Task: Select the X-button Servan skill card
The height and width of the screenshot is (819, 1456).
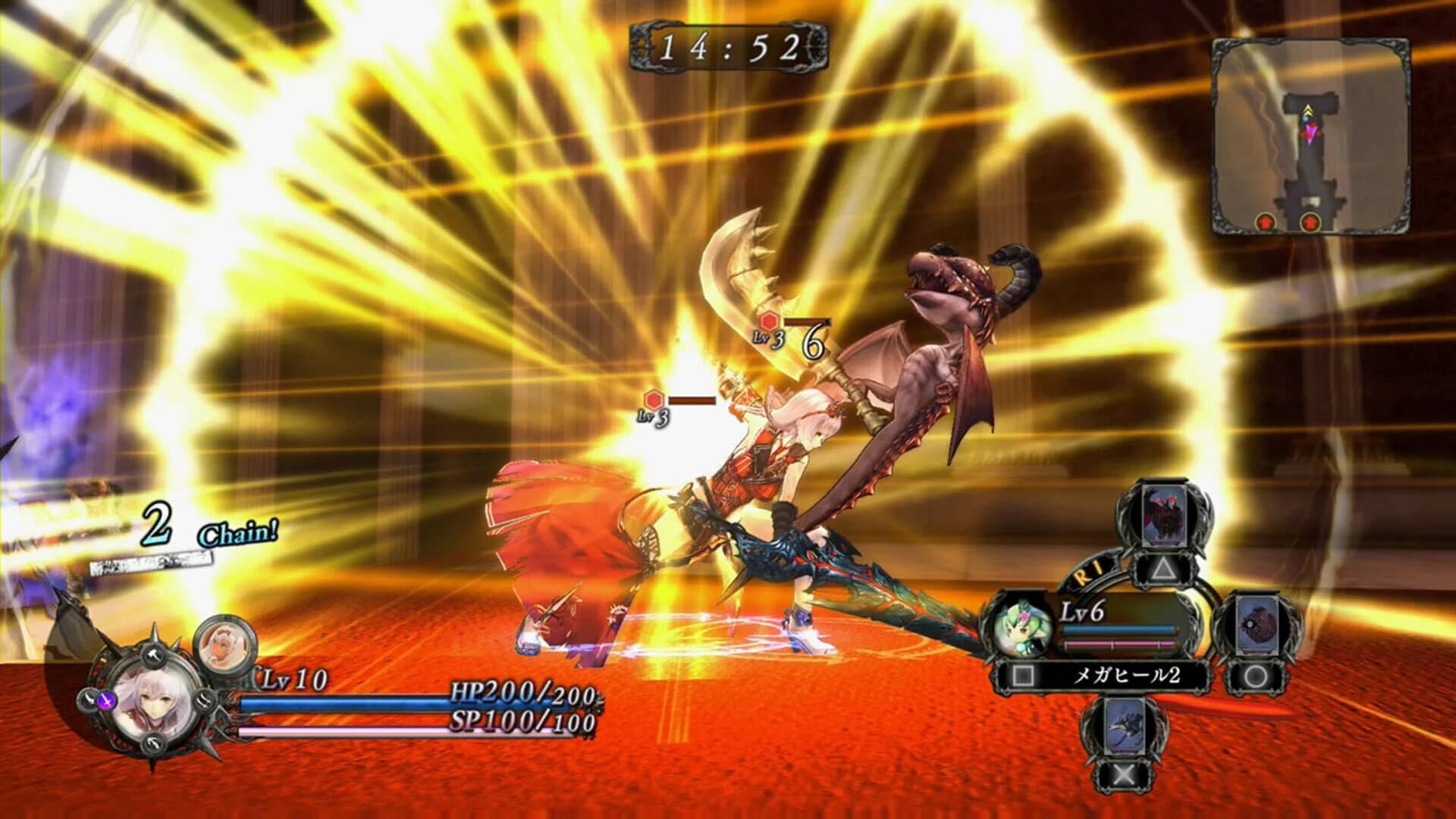Action: click(1125, 728)
